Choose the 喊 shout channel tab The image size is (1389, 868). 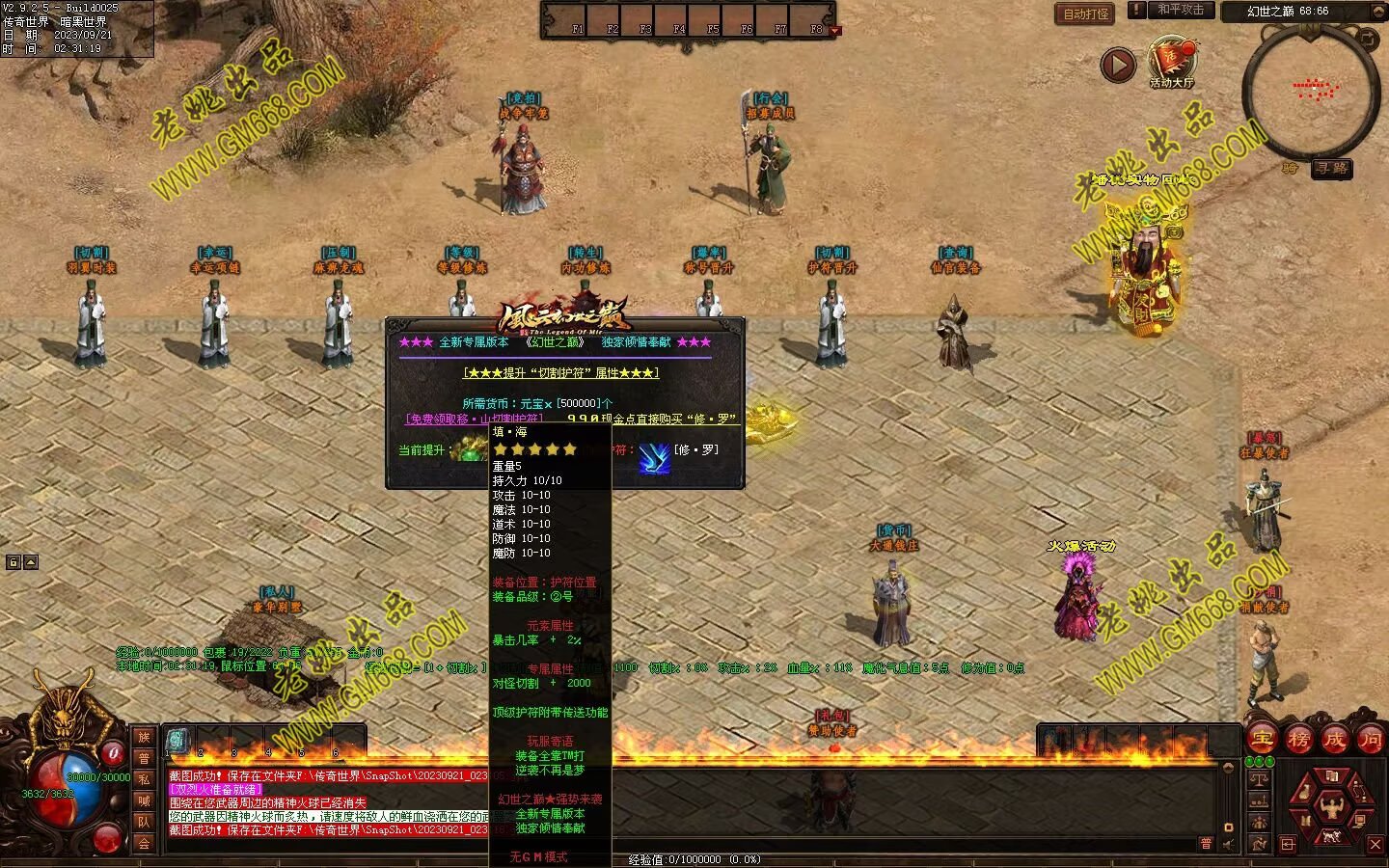[144, 800]
